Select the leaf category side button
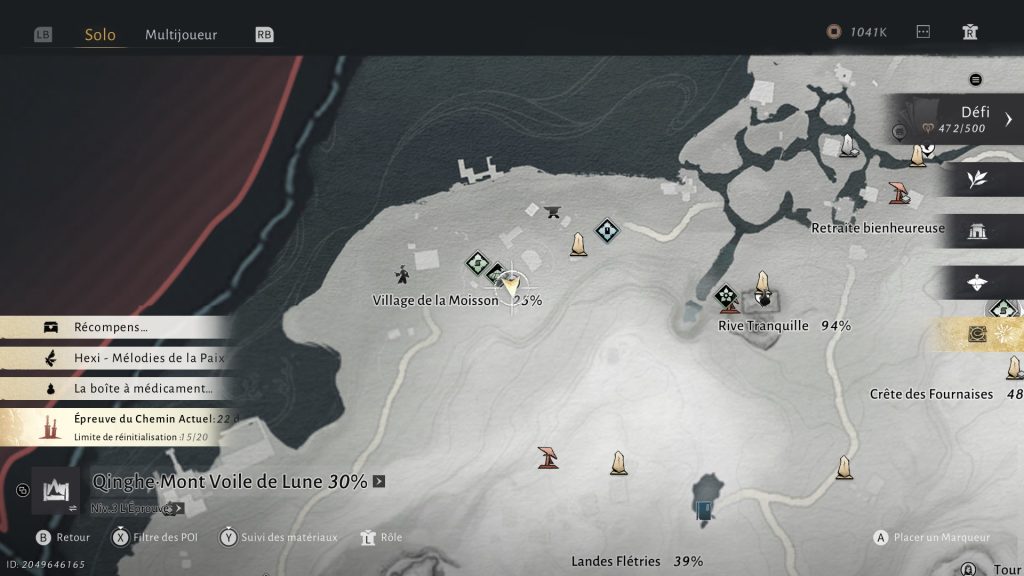Viewport: 1024px width, 576px height. coord(977,178)
